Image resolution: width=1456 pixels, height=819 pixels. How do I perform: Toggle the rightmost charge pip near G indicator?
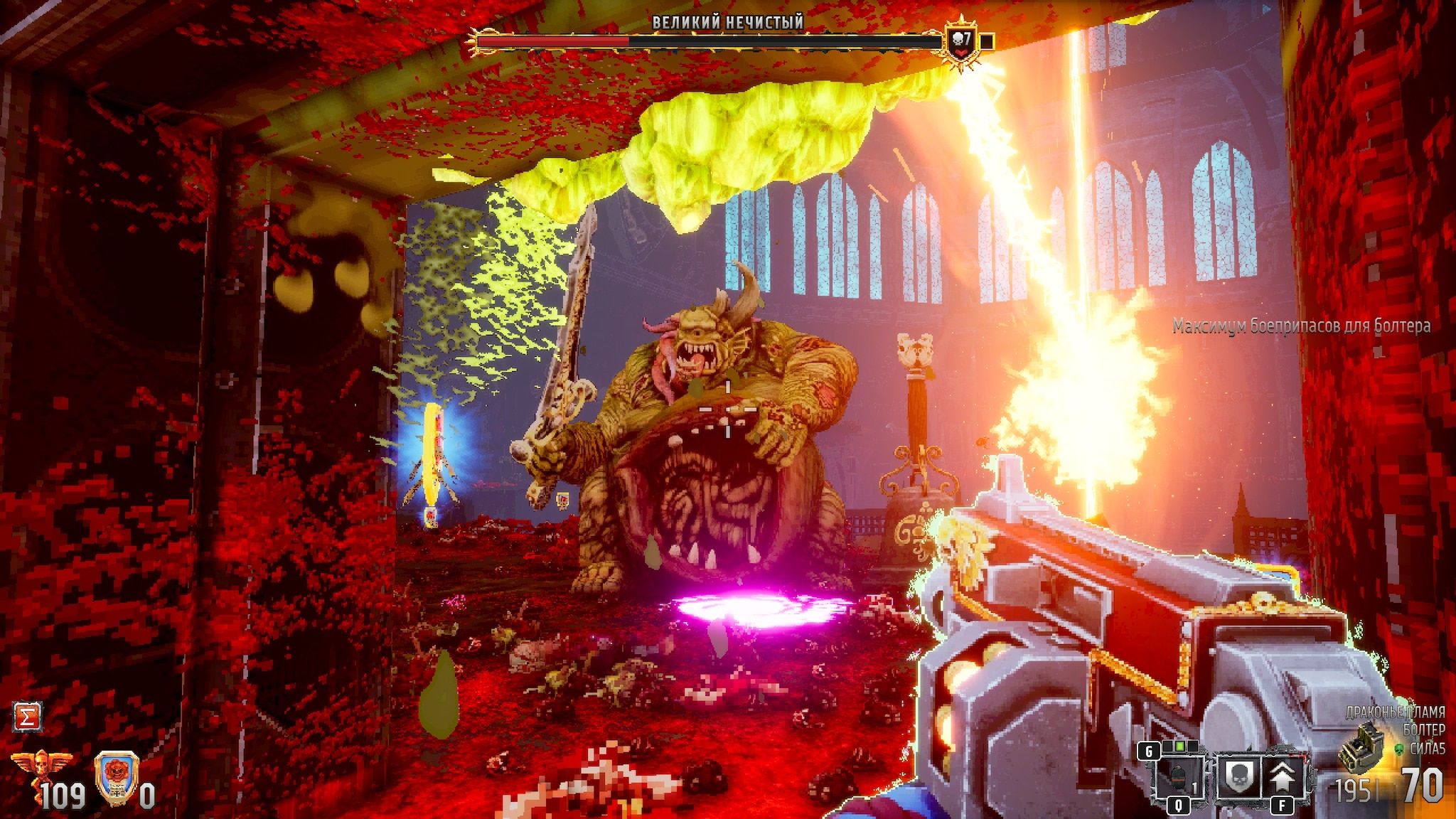coord(1193,747)
